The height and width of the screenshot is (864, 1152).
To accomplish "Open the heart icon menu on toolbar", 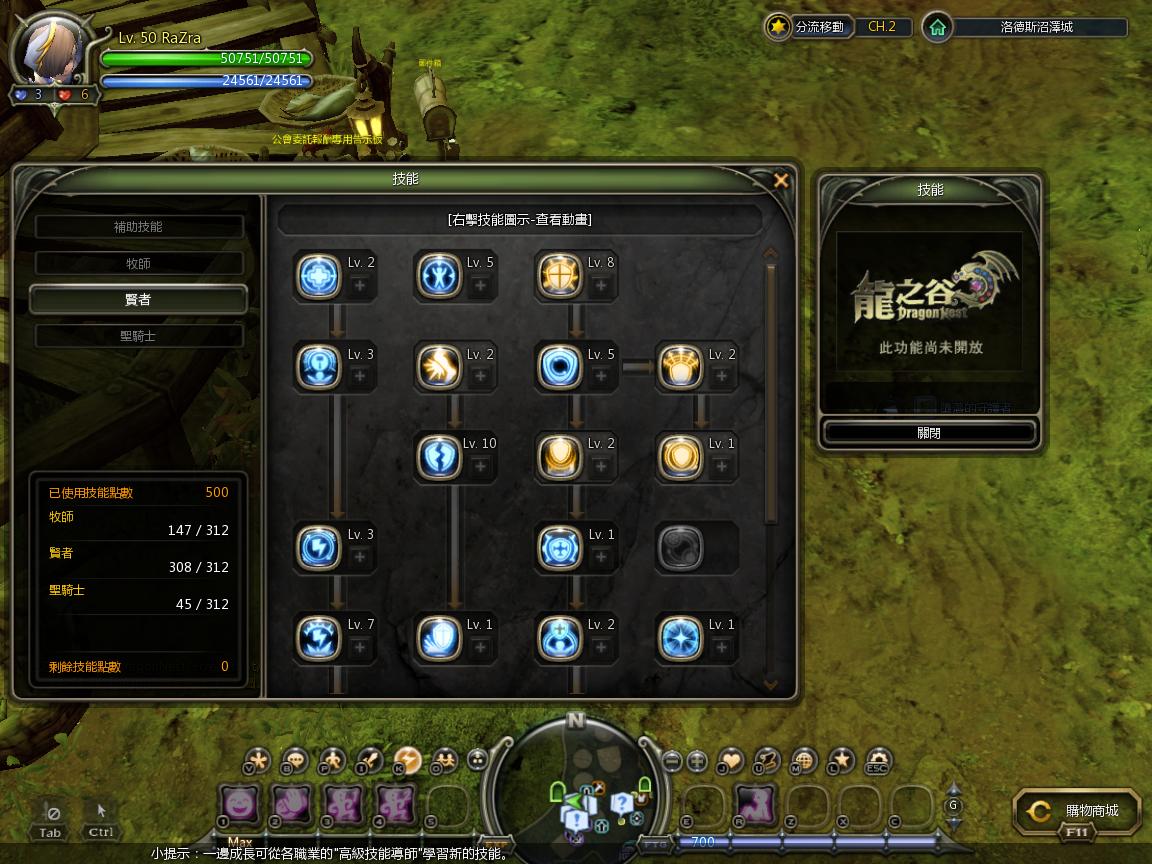I will tap(732, 761).
